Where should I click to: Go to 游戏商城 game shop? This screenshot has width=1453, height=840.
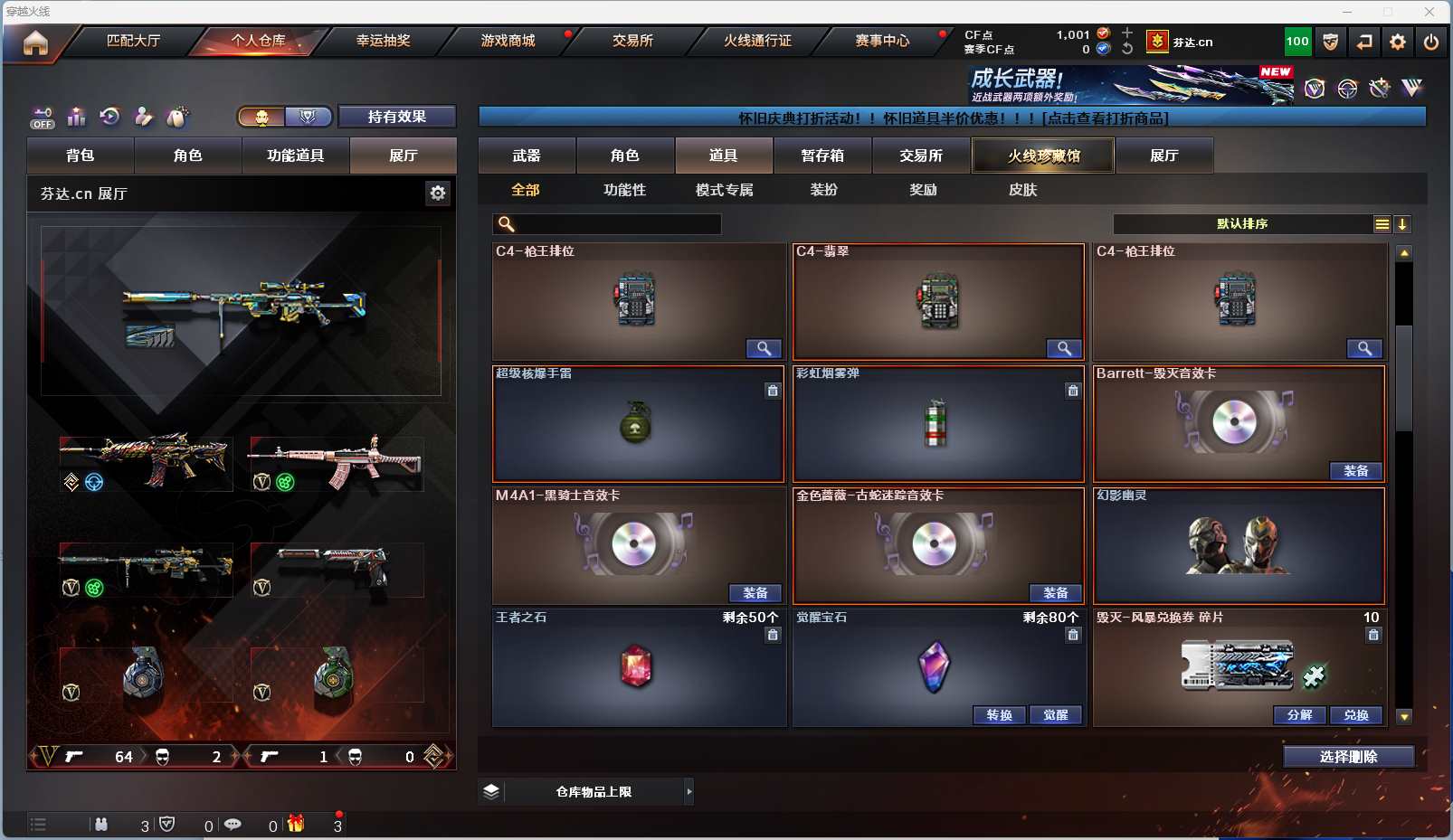(508, 41)
